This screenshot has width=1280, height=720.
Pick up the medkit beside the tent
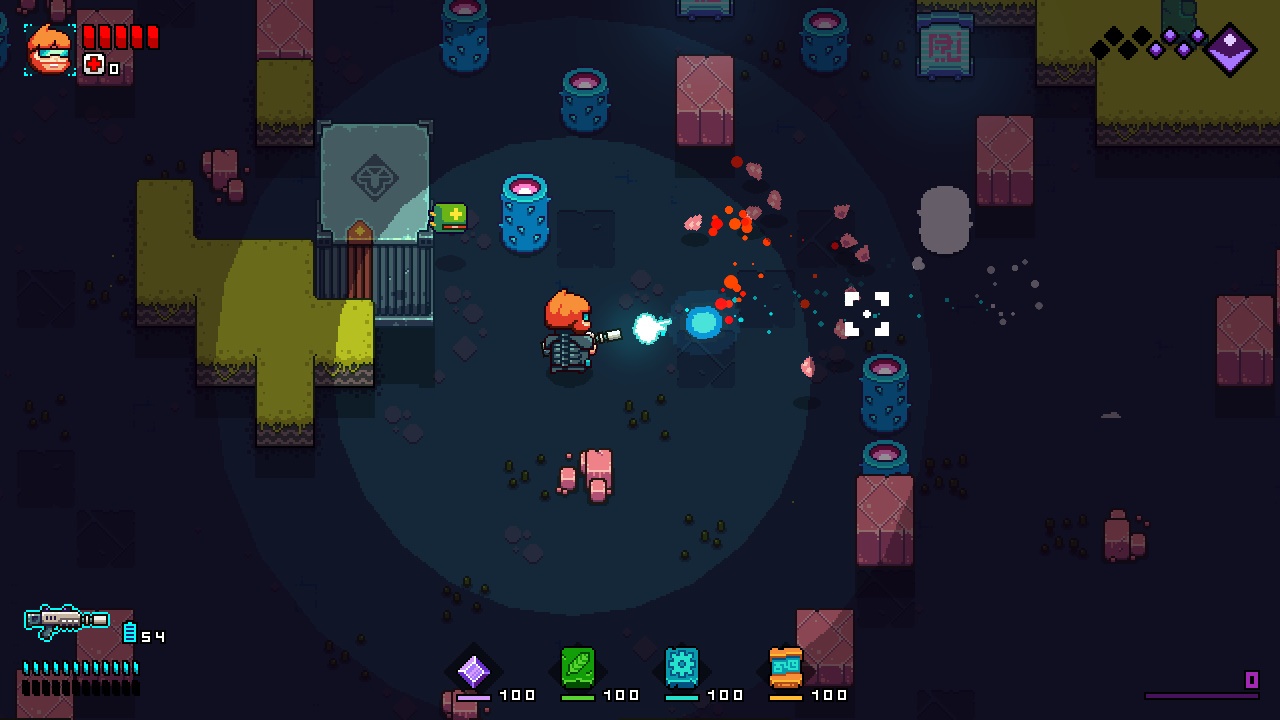tap(449, 219)
